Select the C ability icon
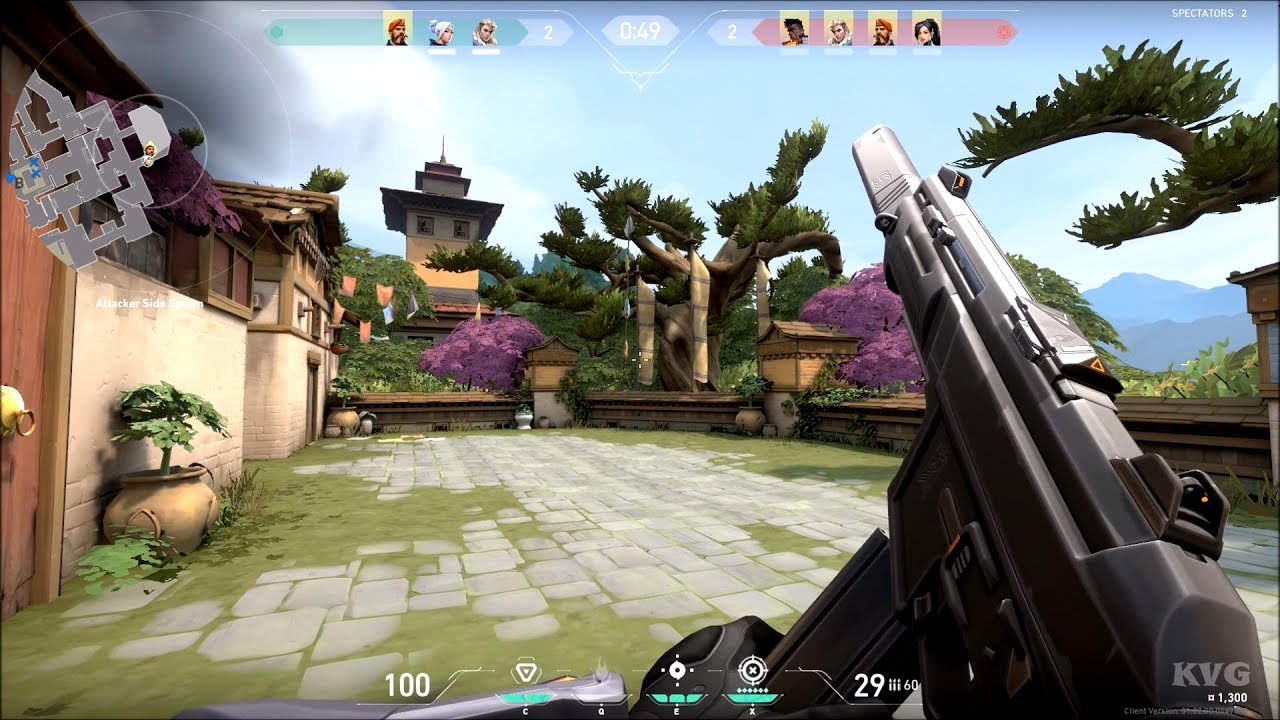1280x720 pixels. point(525,670)
